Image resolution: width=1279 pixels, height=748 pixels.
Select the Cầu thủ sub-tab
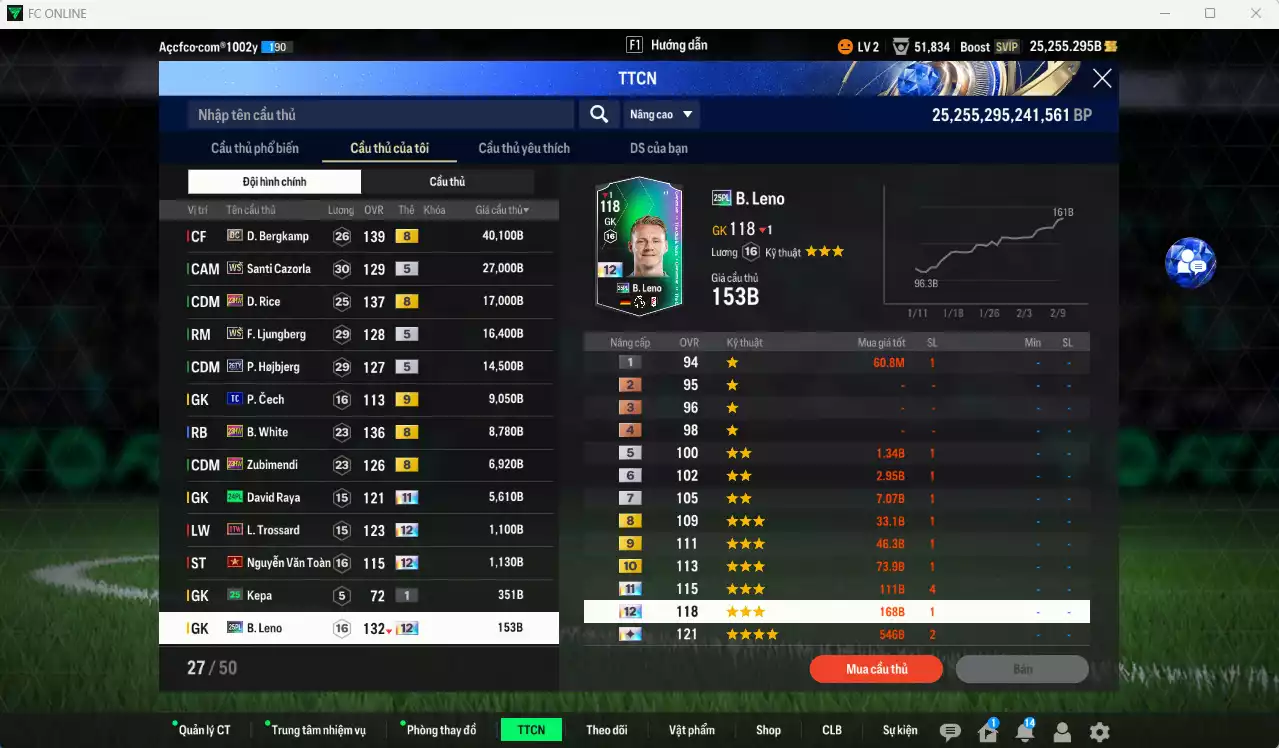tap(447, 182)
